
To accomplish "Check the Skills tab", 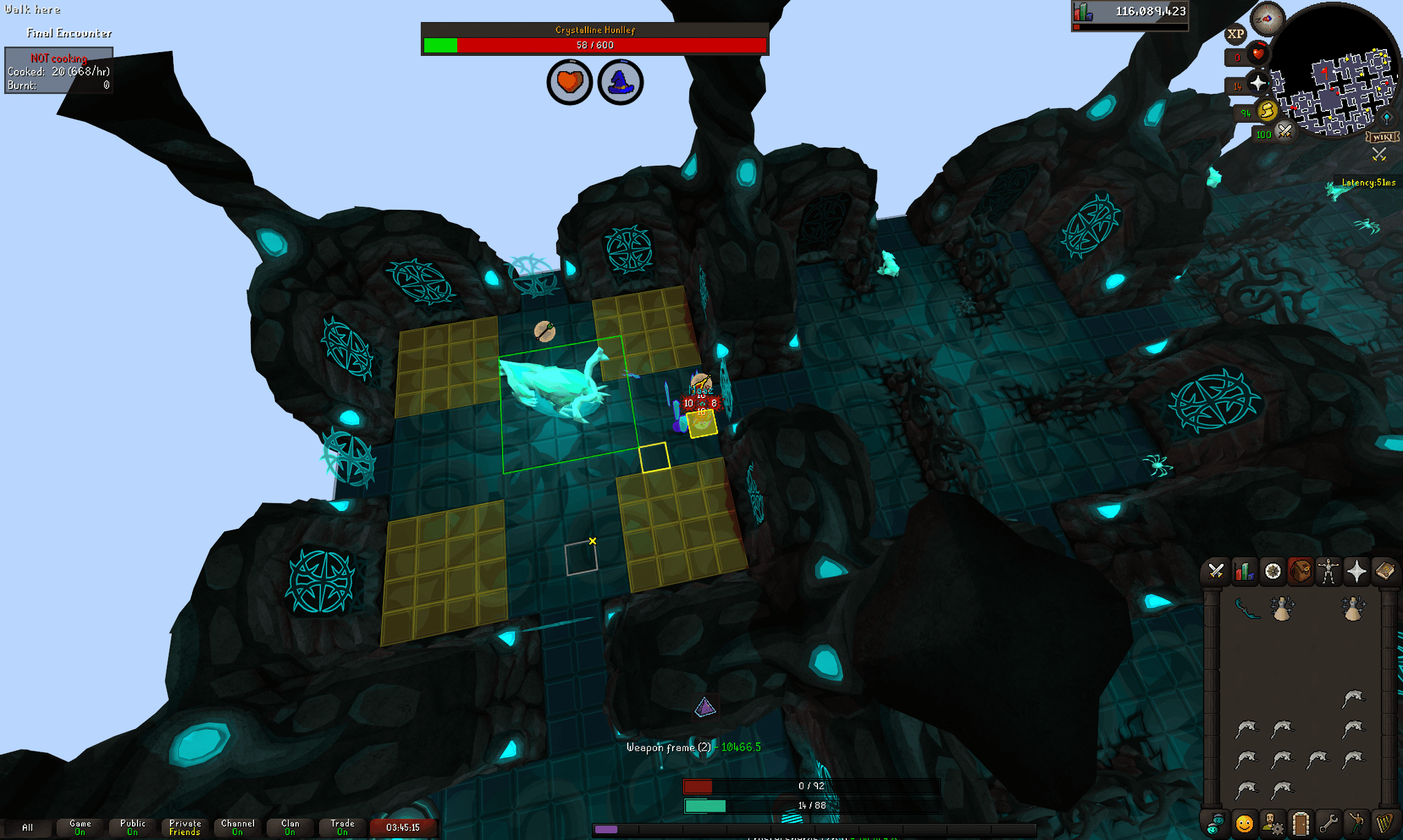I will pyautogui.click(x=1243, y=571).
